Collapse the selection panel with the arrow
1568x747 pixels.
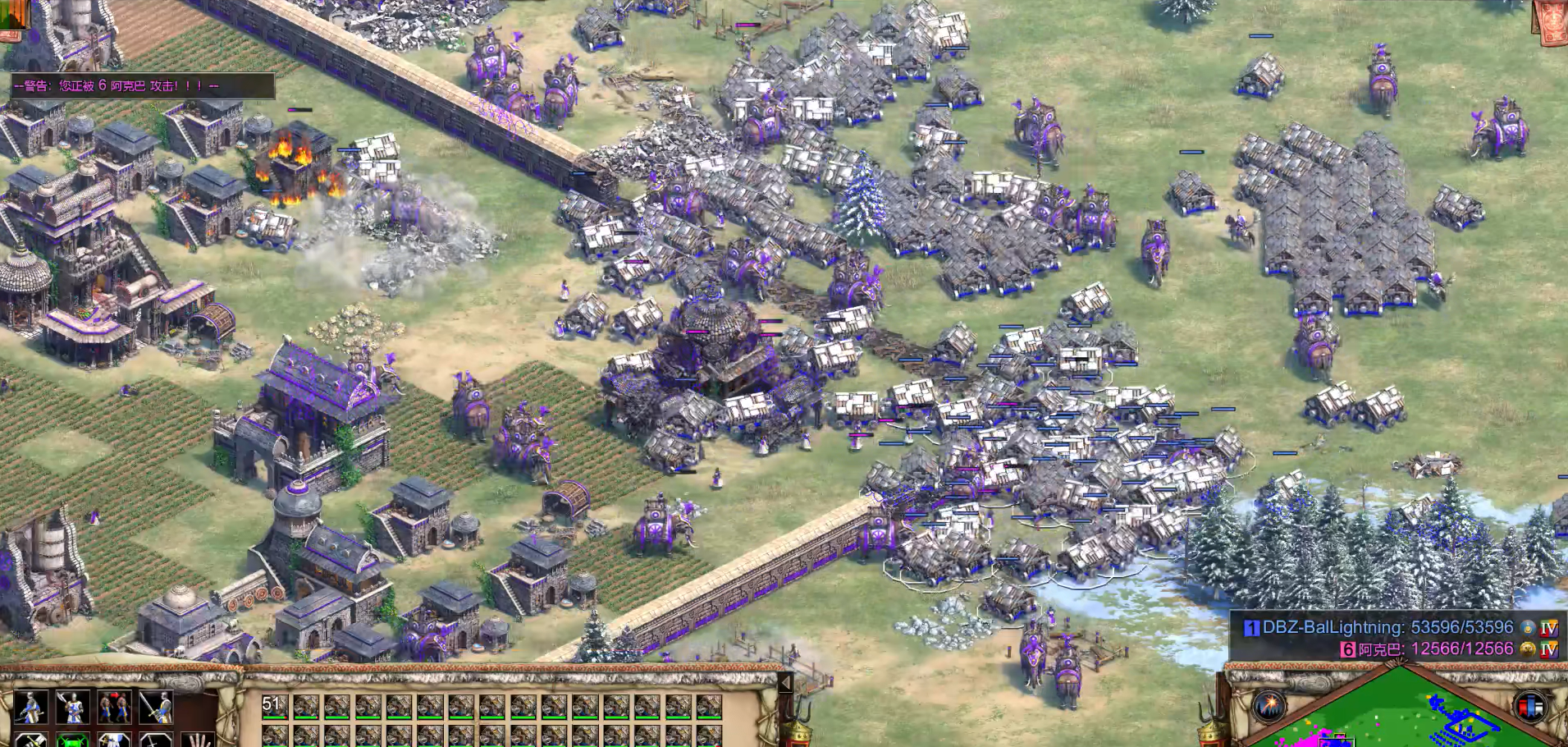(785, 683)
